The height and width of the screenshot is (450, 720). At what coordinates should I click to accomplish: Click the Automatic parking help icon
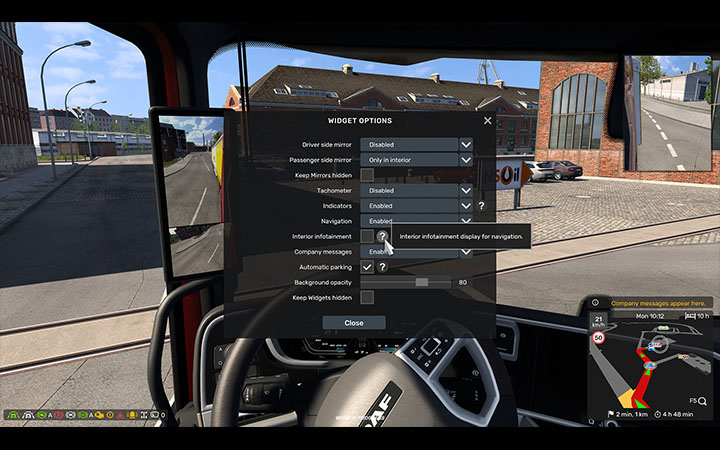[382, 267]
